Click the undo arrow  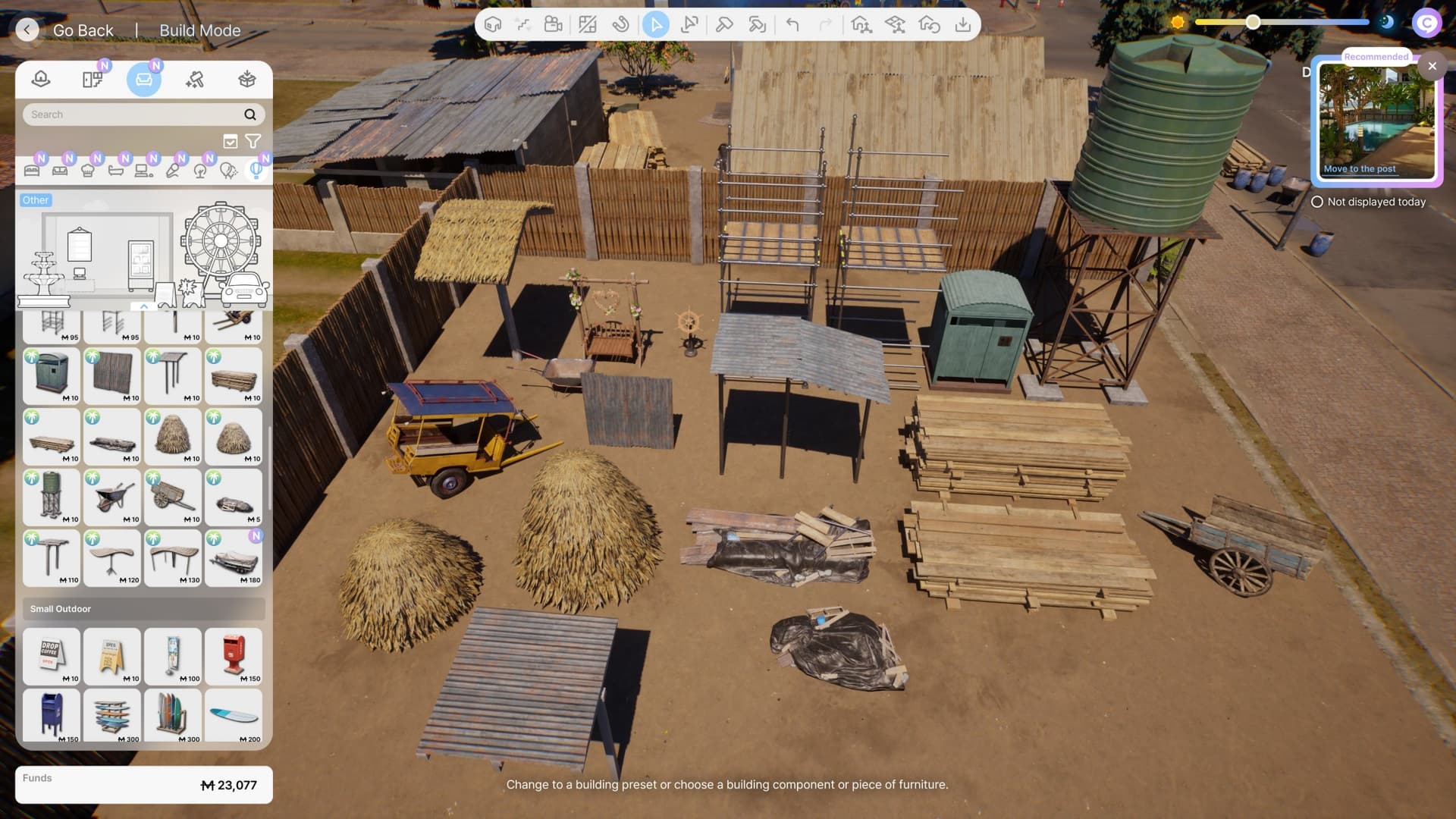pos(792,25)
